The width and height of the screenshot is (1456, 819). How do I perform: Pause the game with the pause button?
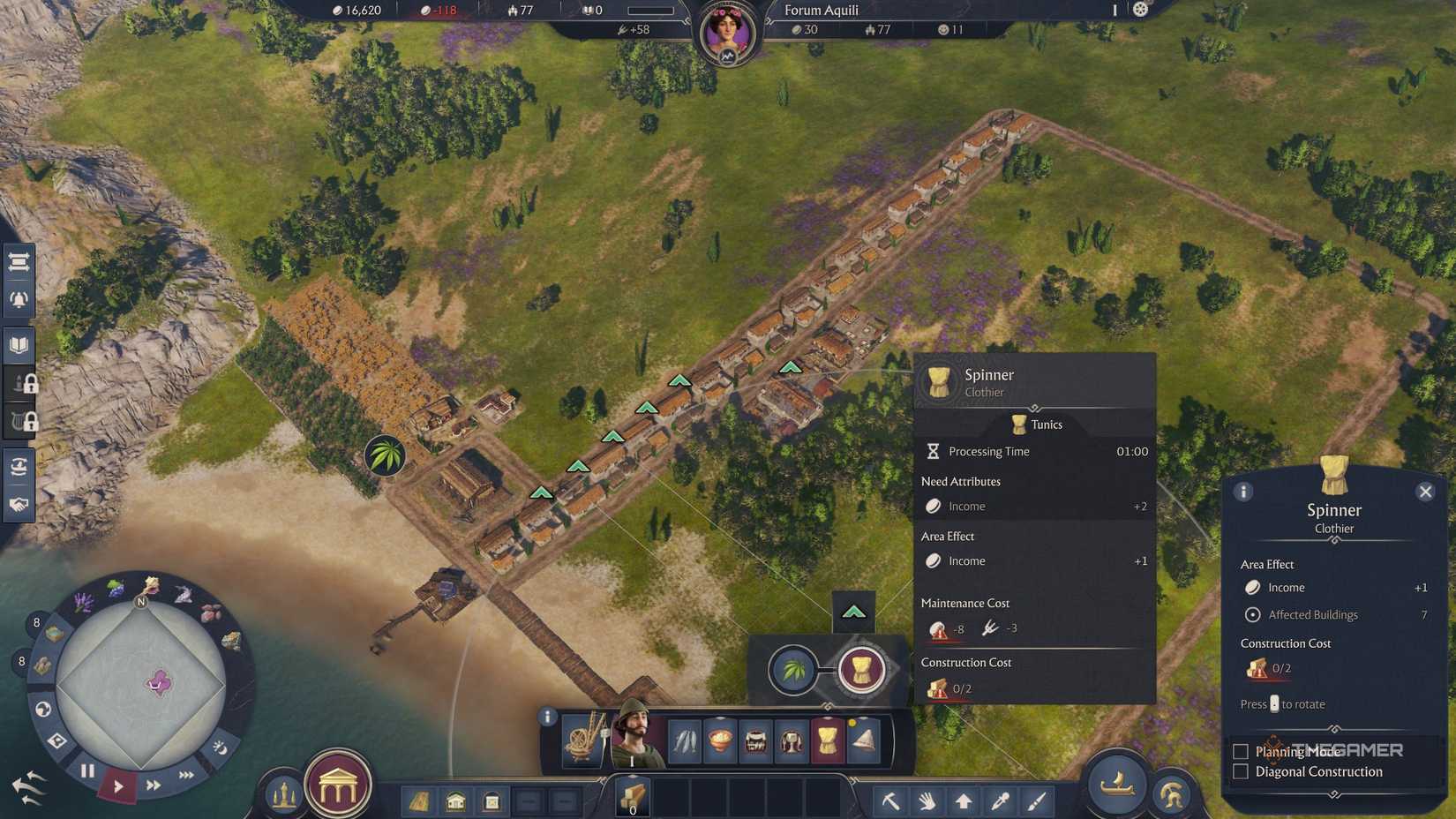pos(87,770)
